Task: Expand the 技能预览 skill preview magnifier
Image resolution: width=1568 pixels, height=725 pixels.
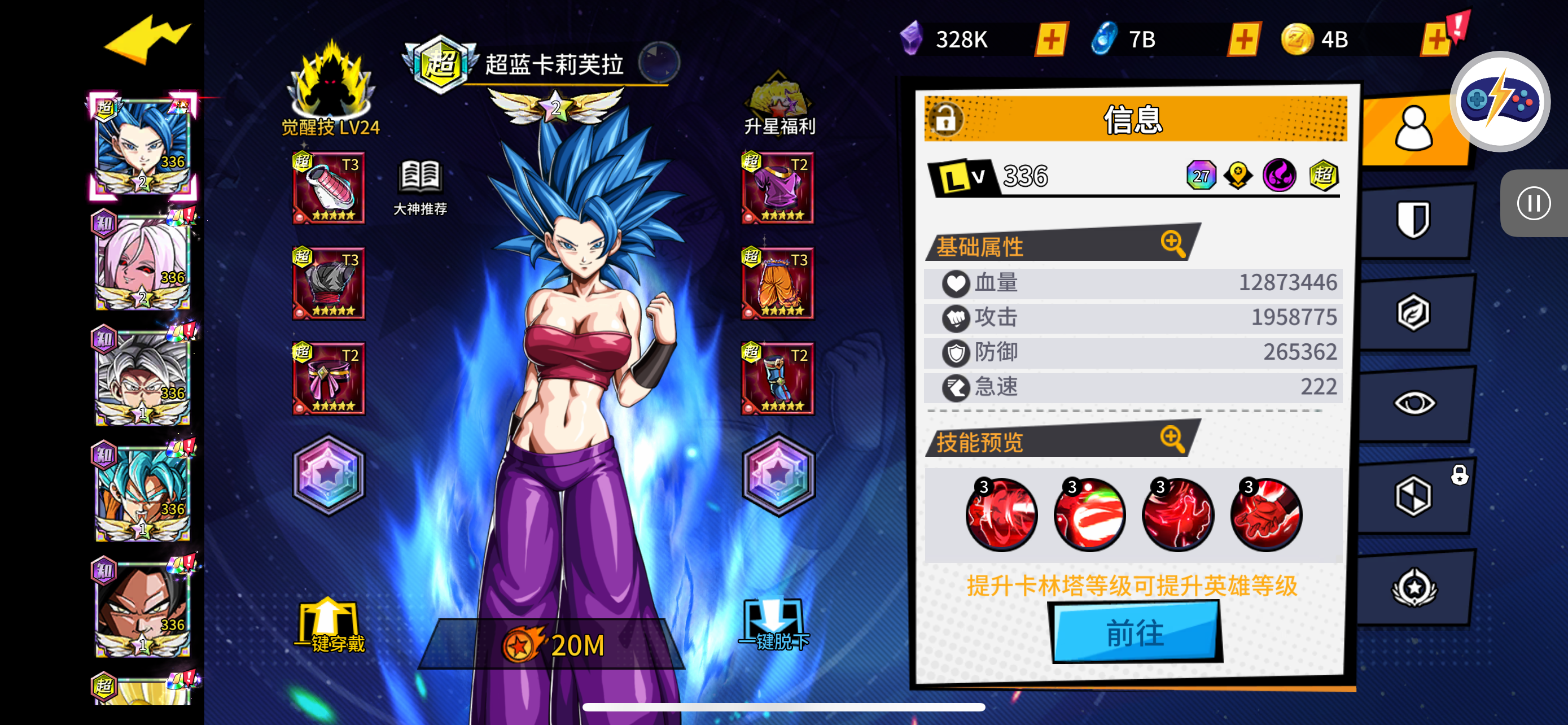Action: [1172, 438]
